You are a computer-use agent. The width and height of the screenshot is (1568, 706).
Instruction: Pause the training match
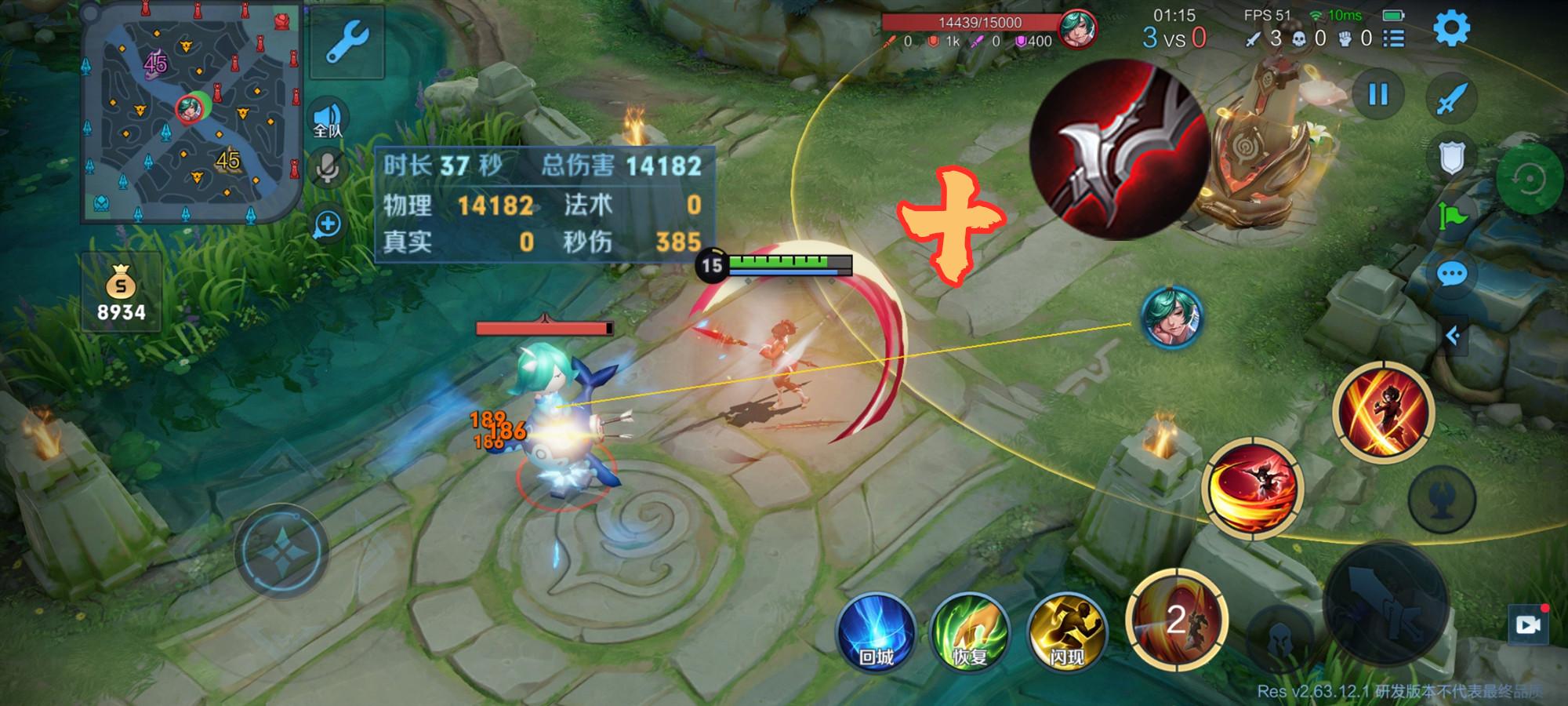1377,95
